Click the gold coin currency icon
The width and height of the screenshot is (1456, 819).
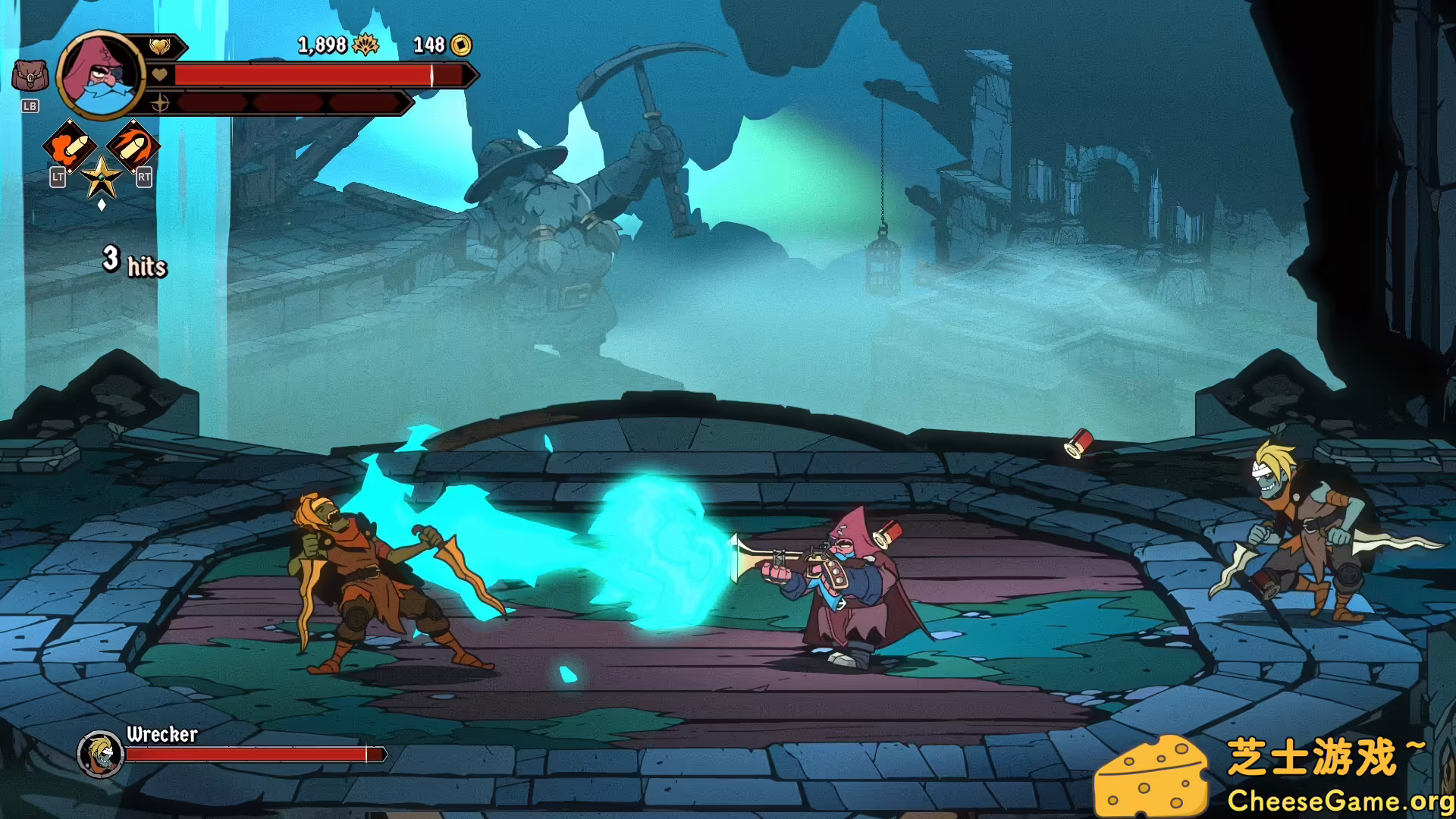click(x=460, y=45)
